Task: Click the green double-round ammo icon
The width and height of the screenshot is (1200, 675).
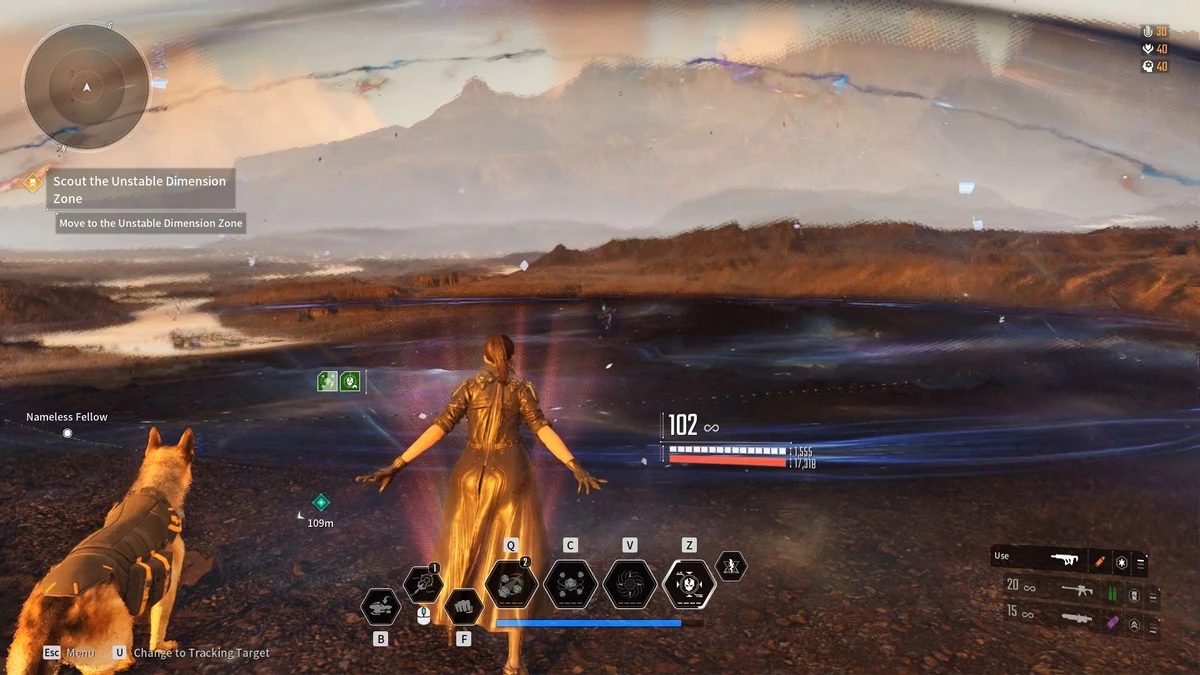Action: coord(1113,591)
